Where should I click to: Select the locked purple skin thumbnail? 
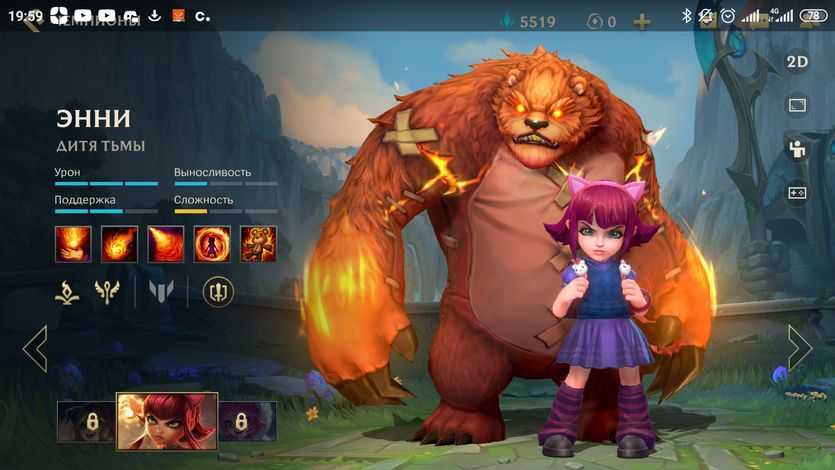pos(247,421)
